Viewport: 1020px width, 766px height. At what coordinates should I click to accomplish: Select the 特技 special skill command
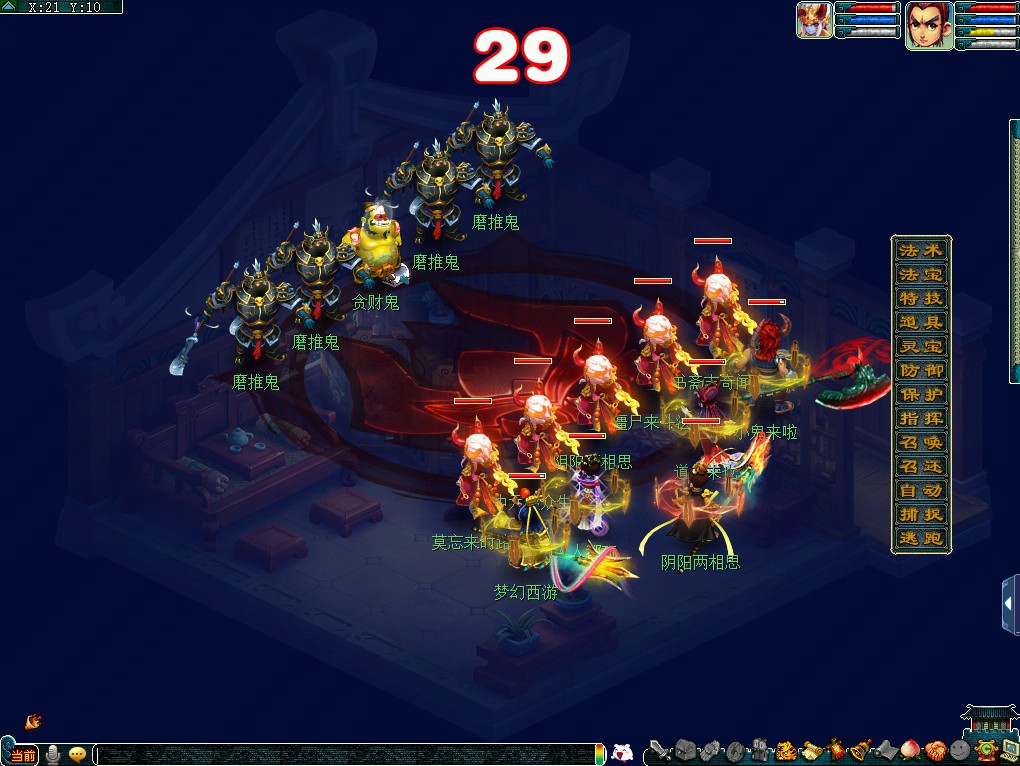pos(920,299)
